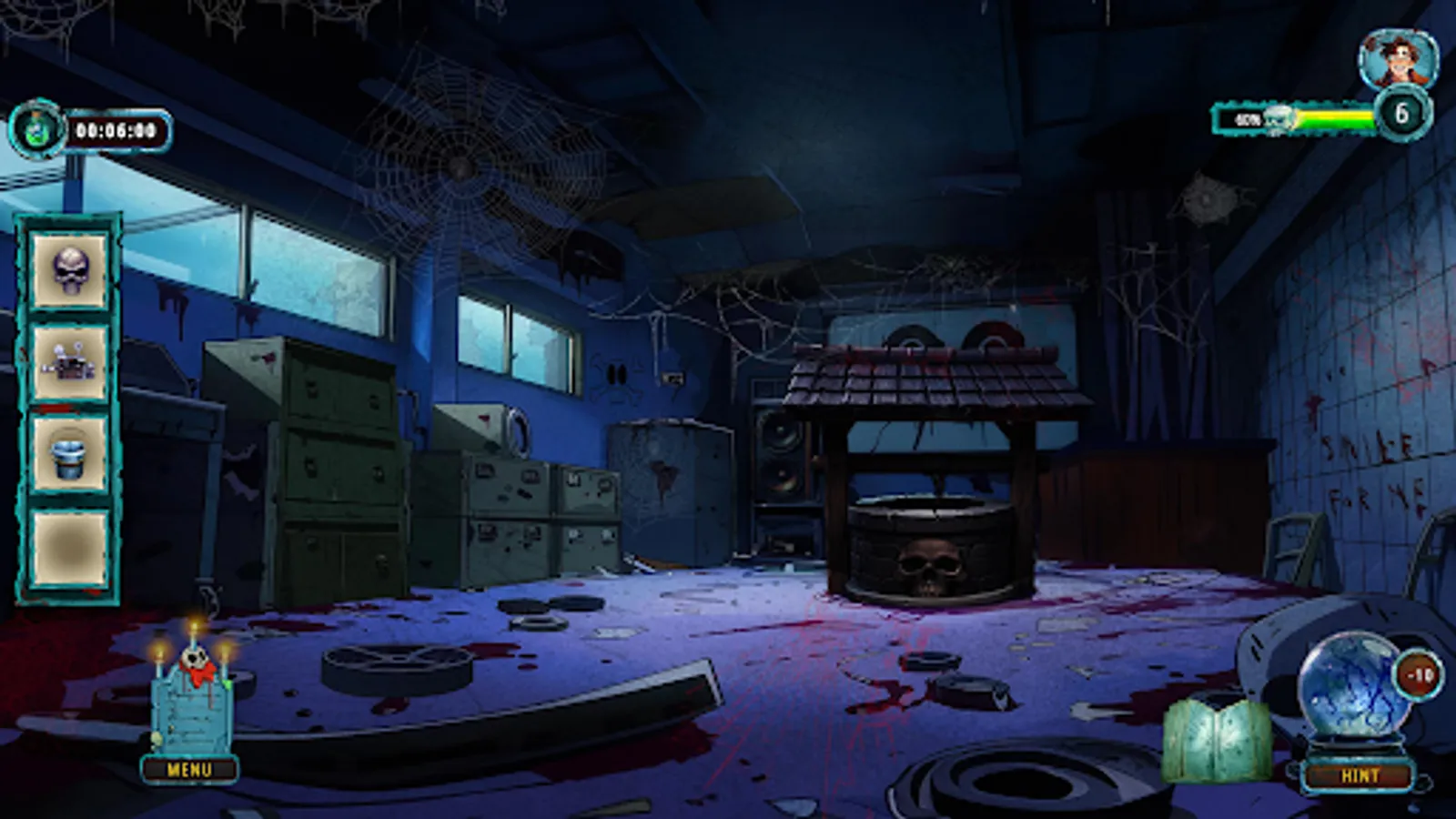Click the speaker beside the well
The width and height of the screenshot is (1456, 819).
tap(779, 453)
